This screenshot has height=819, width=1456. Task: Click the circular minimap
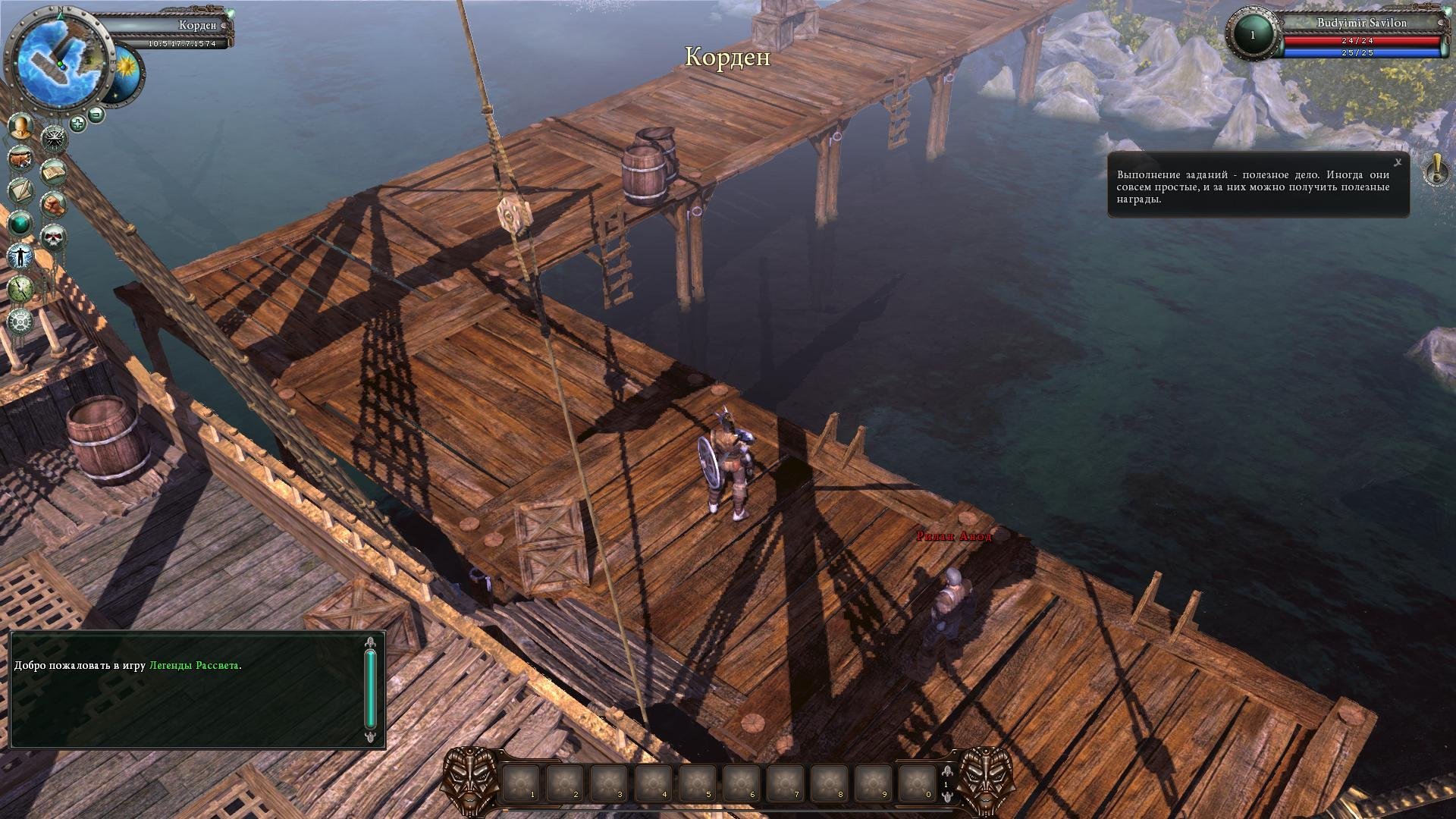pyautogui.click(x=58, y=59)
